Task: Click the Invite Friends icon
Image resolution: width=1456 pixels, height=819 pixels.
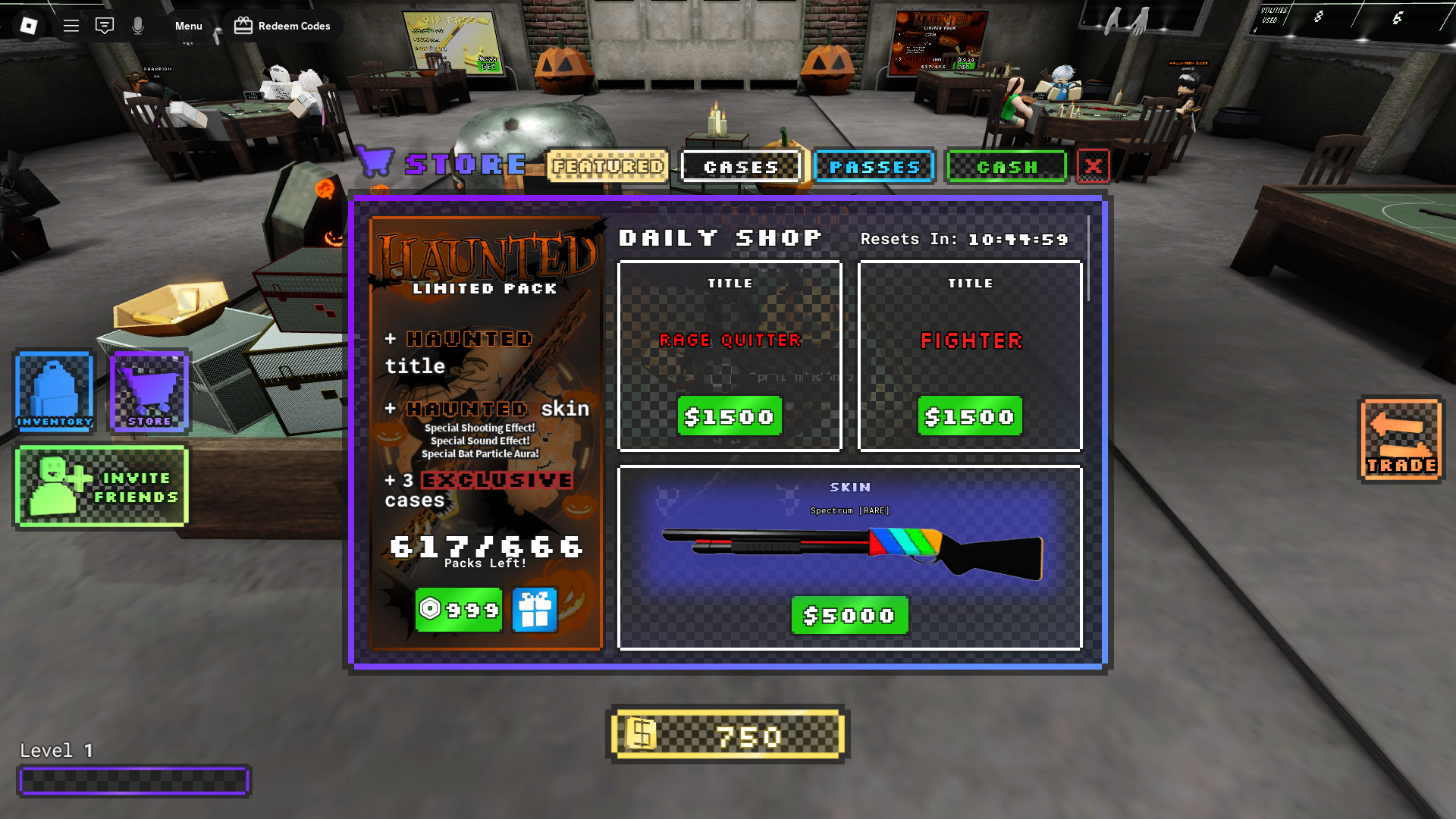Action: [x=102, y=485]
